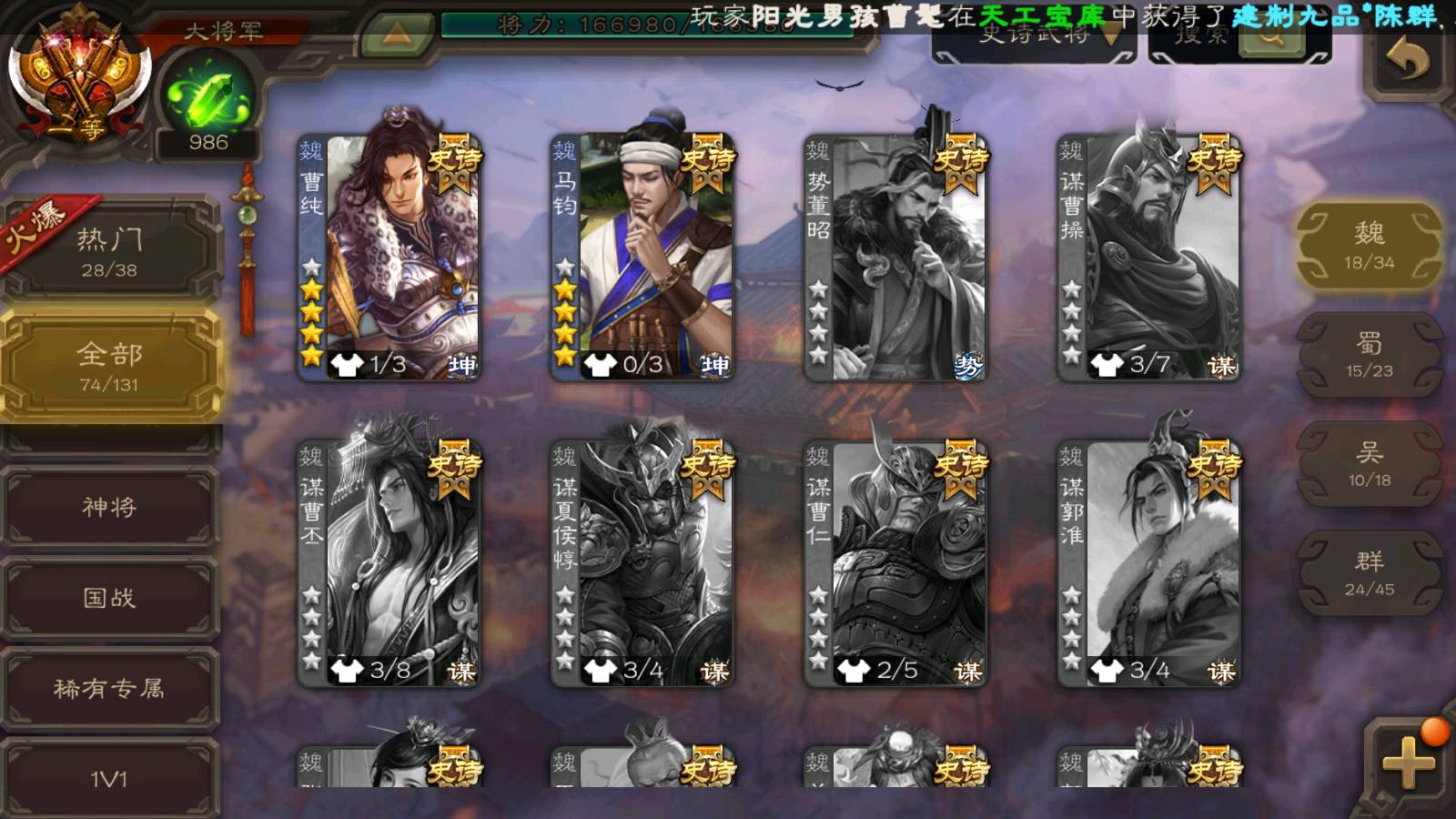
Task: Click the golden plus button
Action: (x=1408, y=763)
